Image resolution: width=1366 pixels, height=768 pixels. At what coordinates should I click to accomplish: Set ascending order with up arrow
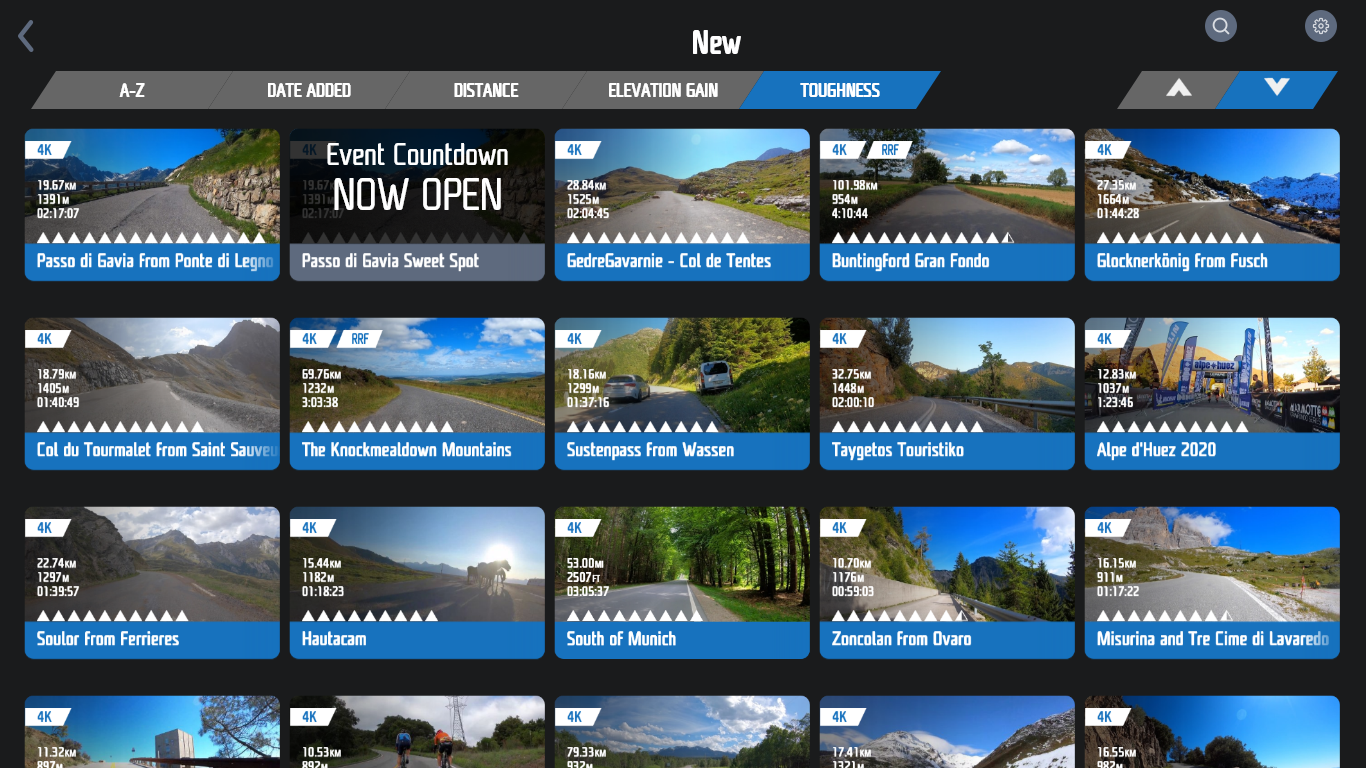tap(1179, 89)
